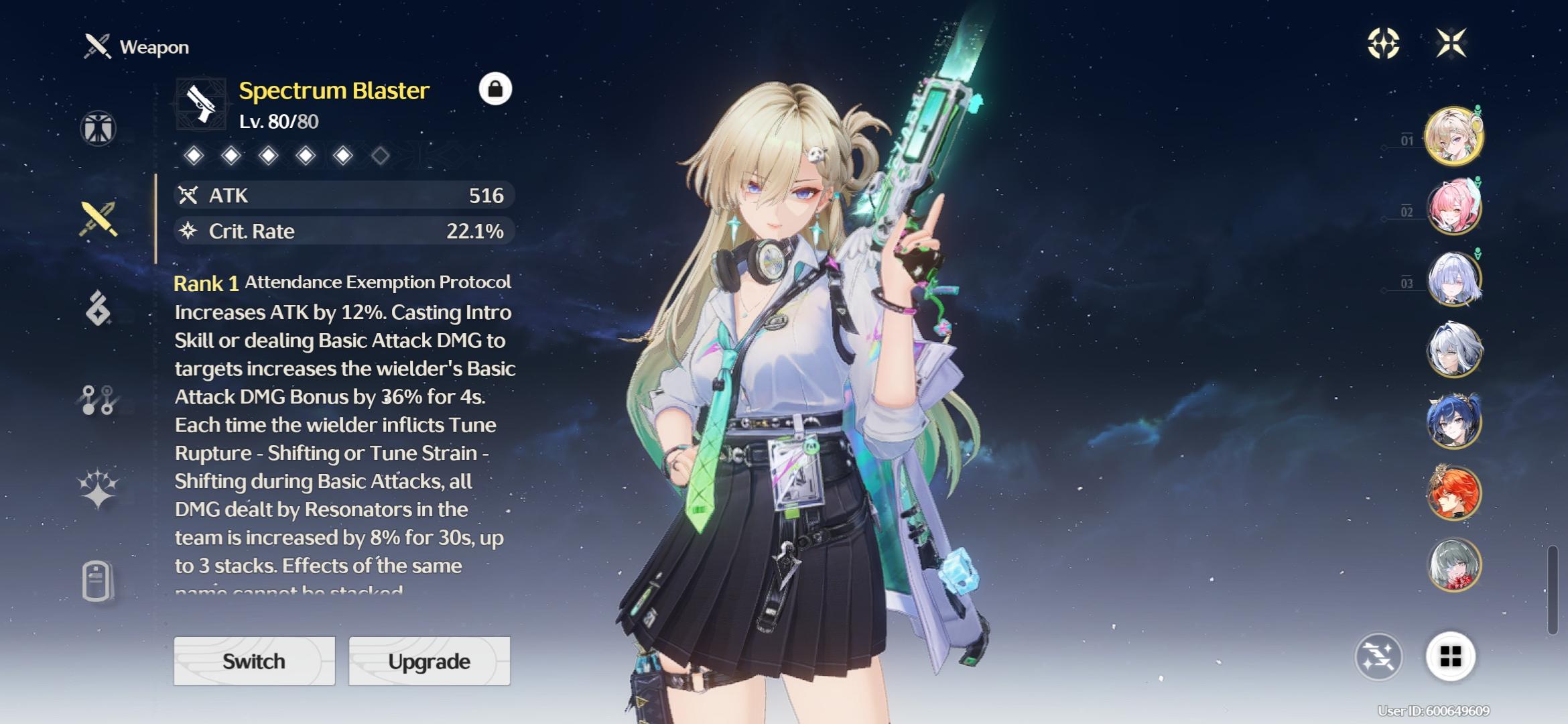Switch the equipped weapon

(254, 661)
